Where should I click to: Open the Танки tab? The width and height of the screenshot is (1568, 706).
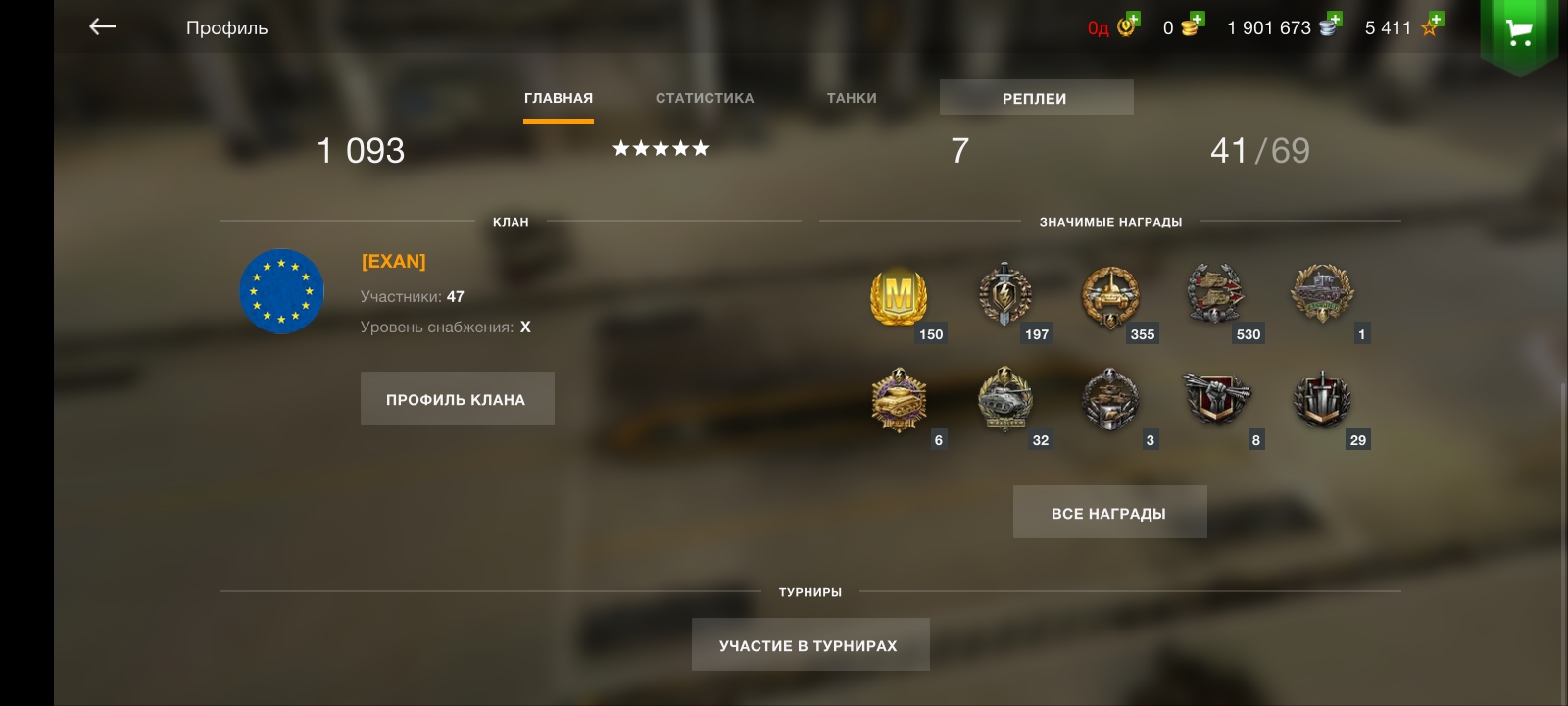click(x=852, y=98)
